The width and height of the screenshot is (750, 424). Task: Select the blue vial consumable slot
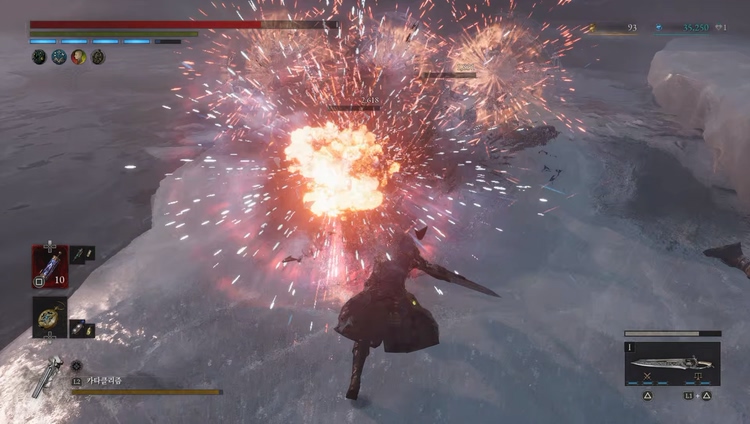pyautogui.click(x=49, y=267)
